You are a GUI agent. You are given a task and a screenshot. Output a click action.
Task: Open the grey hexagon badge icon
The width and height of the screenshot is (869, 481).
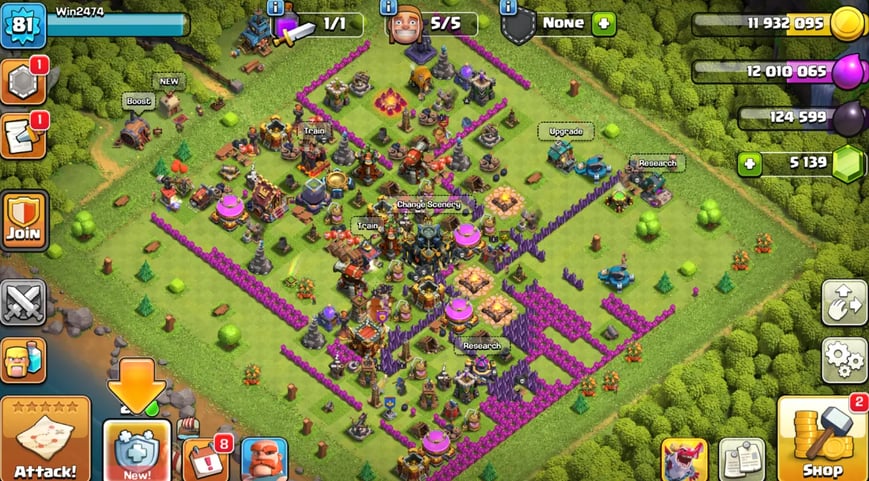click(22, 82)
